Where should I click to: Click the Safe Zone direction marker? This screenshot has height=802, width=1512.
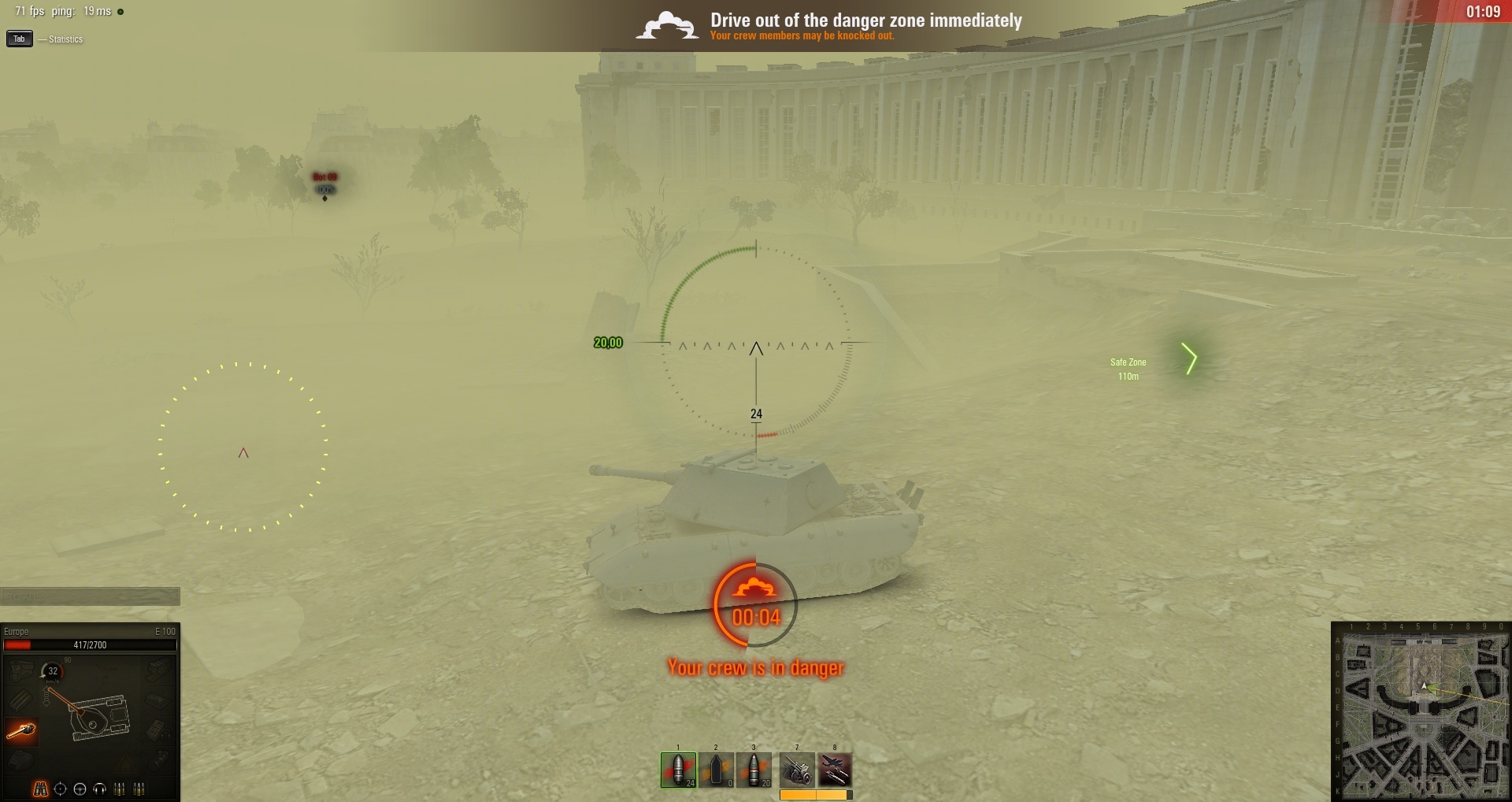tap(1189, 359)
